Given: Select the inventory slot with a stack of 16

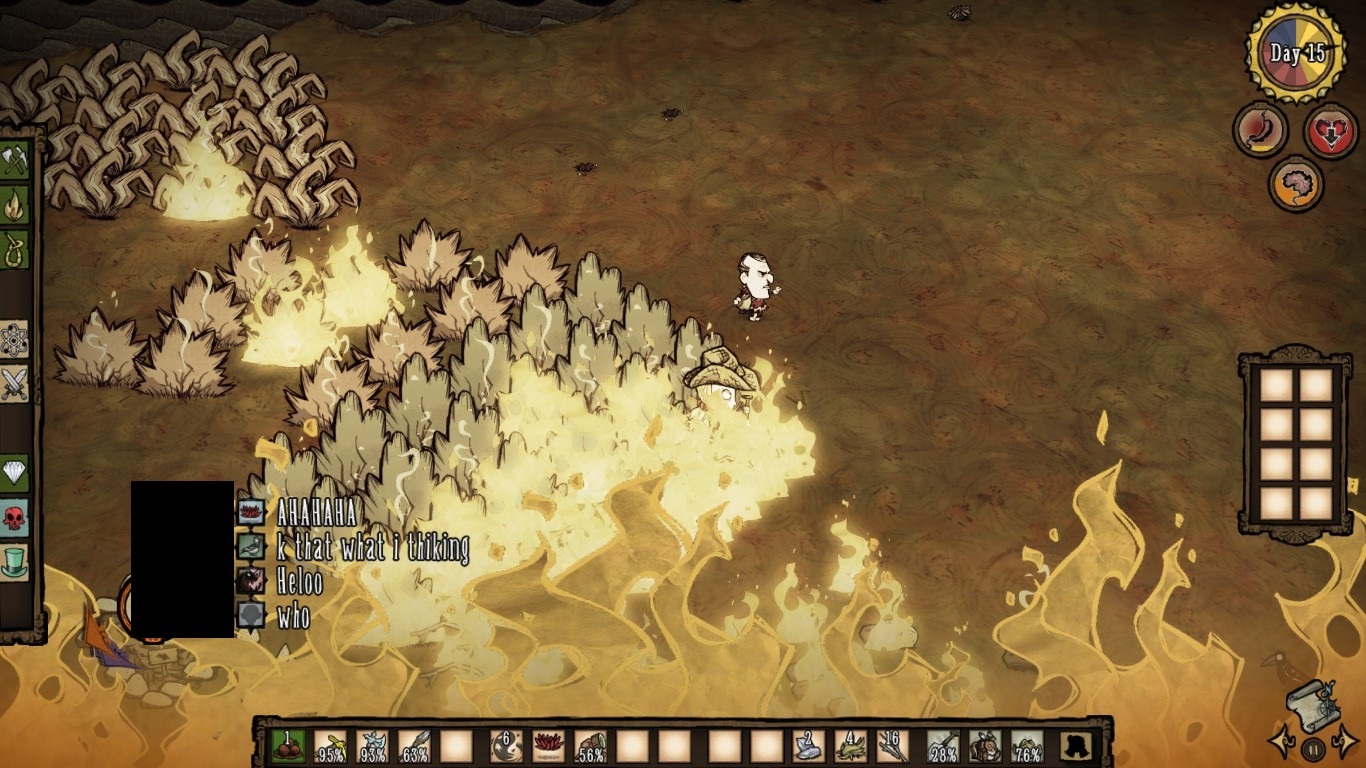Looking at the screenshot, I should 893,746.
